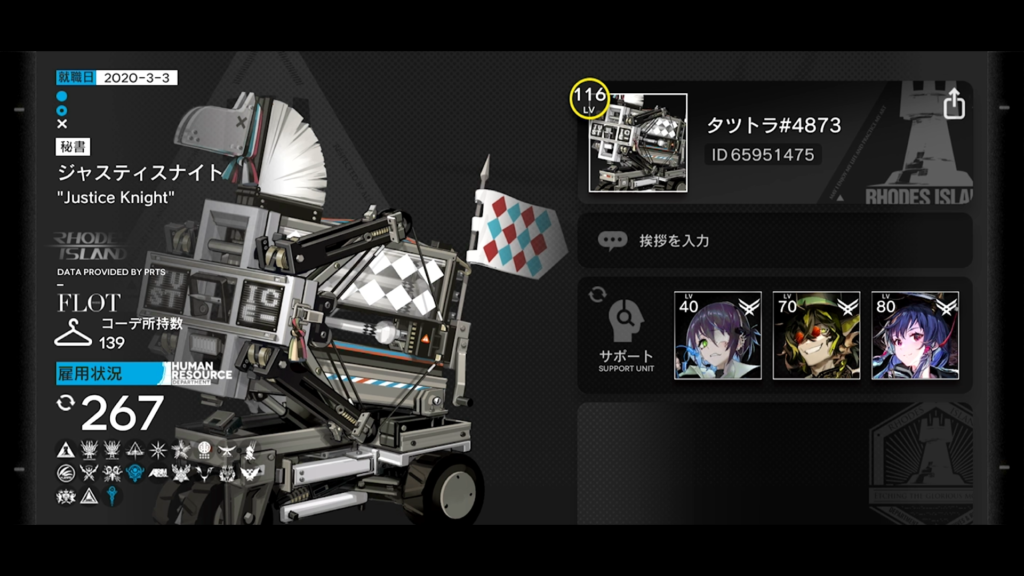Screen dimensions: 1024x576
Task: Click the Justice Knight profile avatar
Action: 637,143
